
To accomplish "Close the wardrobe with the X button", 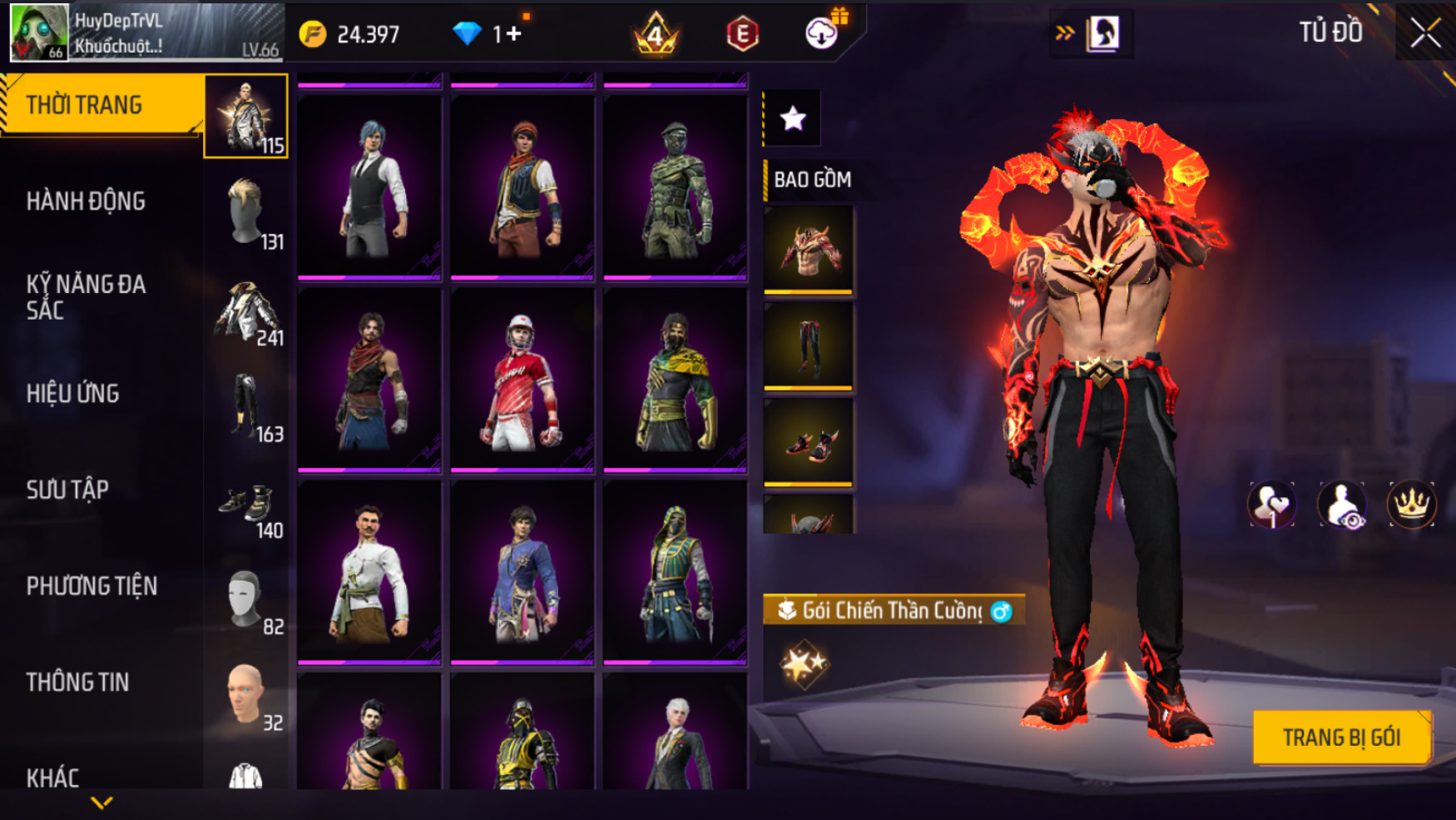I will (x=1425, y=32).
